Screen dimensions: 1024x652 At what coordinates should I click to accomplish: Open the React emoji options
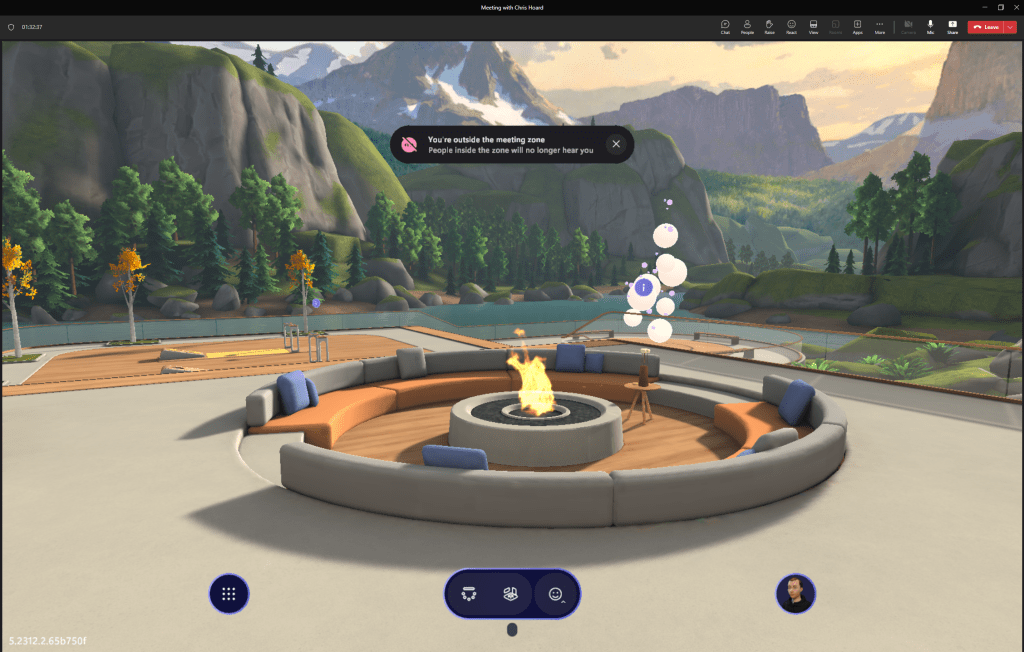791,26
